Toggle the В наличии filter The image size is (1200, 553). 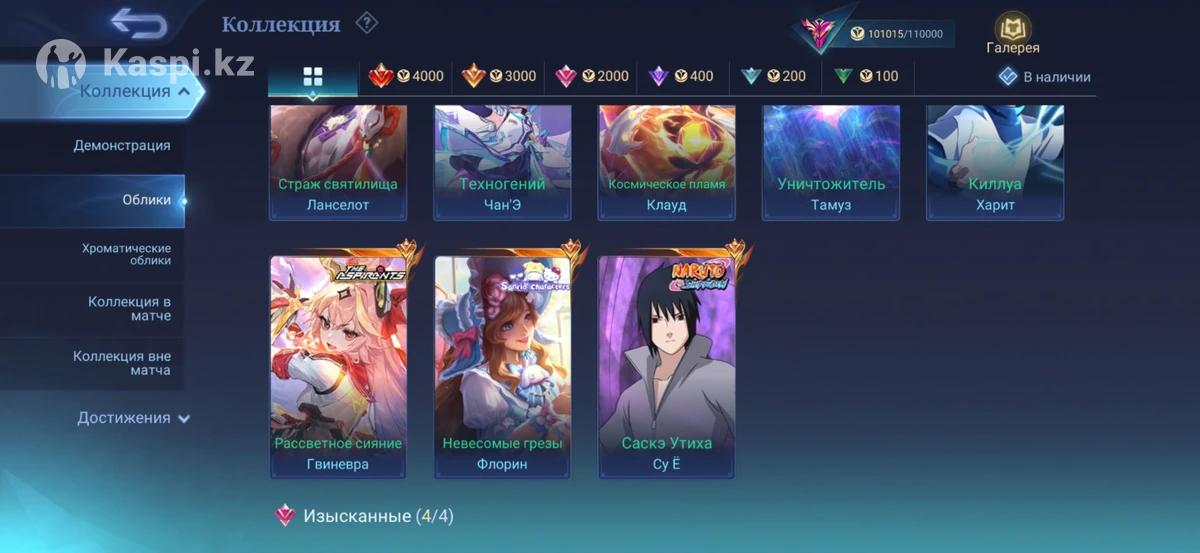pos(1045,77)
